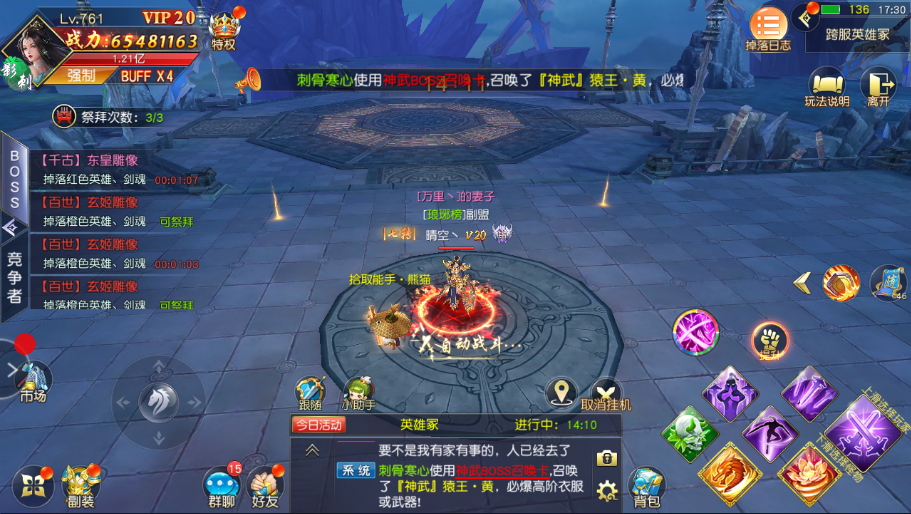Open the 玩法说明 gameplay guide
This screenshot has height=514, width=911.
pyautogui.click(x=826, y=87)
